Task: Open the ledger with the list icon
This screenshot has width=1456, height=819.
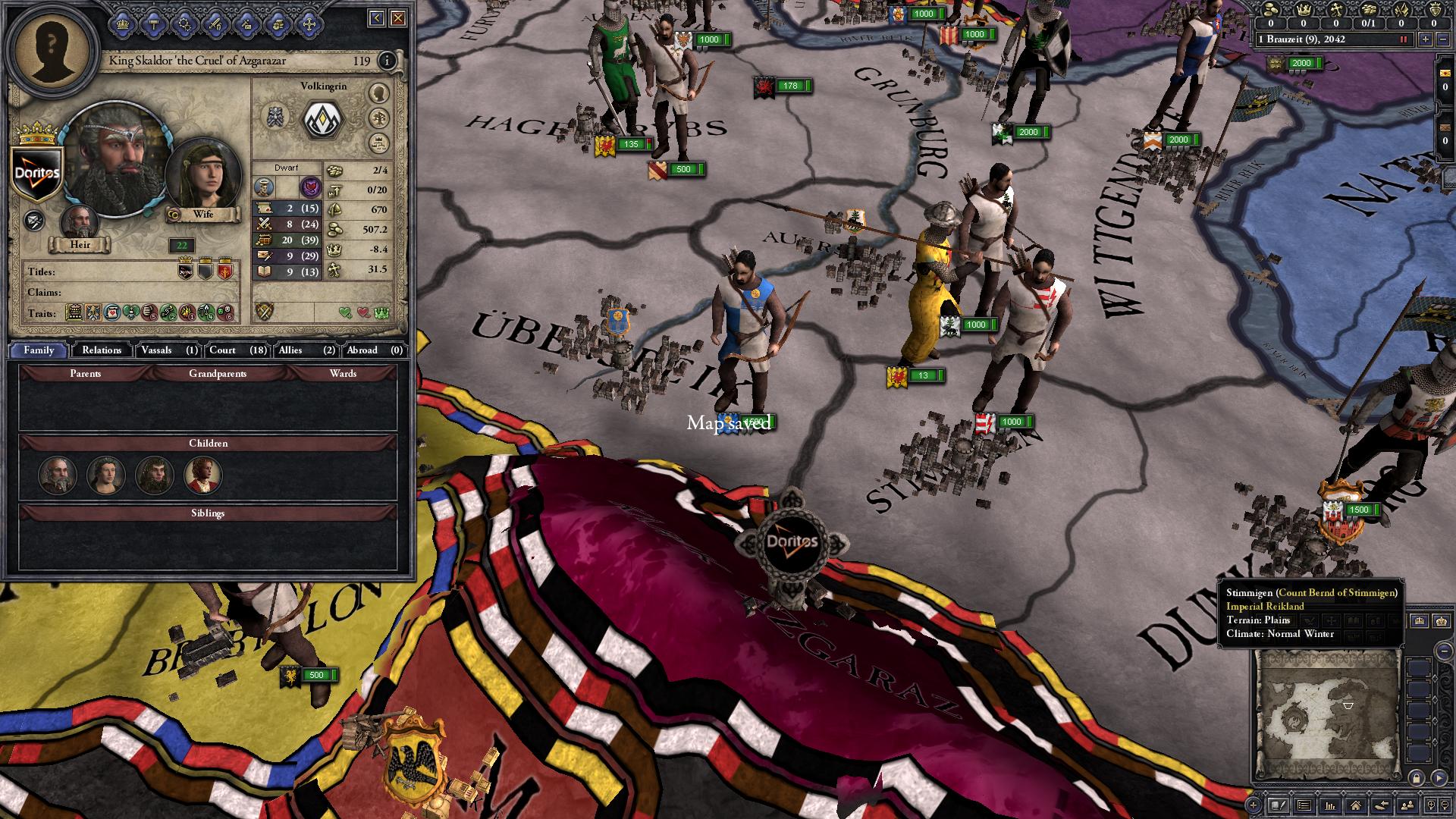Action: coord(1303,805)
